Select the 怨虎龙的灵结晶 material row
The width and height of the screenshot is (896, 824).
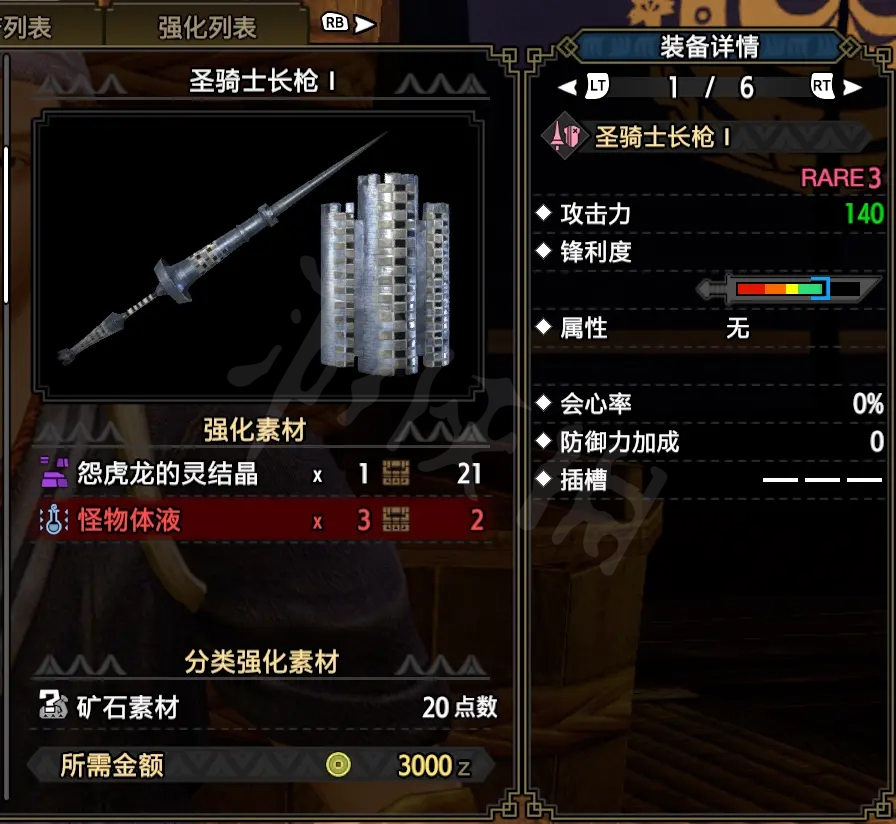[x=262, y=473]
